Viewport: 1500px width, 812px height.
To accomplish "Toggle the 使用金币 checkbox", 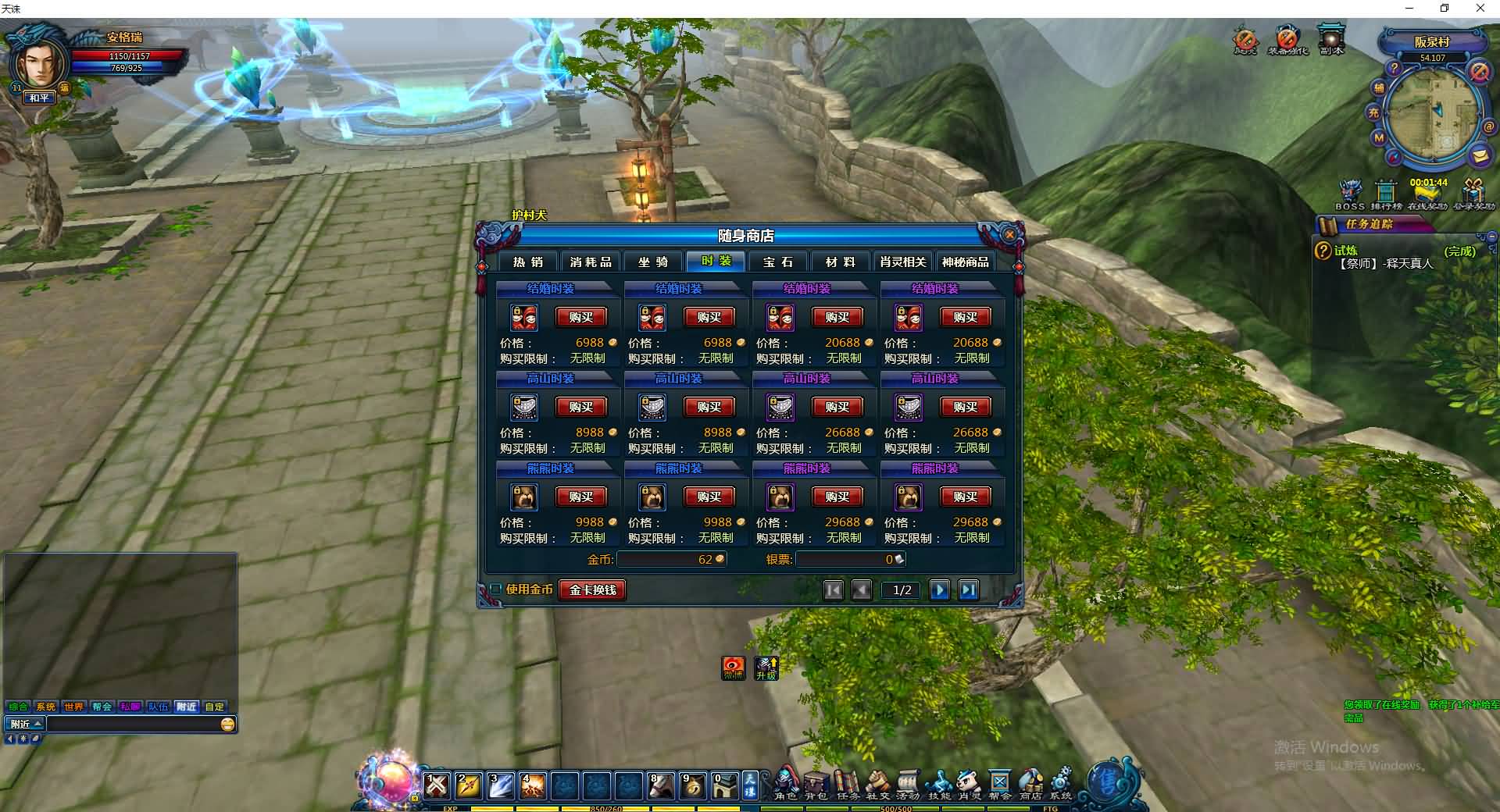I will [x=496, y=589].
